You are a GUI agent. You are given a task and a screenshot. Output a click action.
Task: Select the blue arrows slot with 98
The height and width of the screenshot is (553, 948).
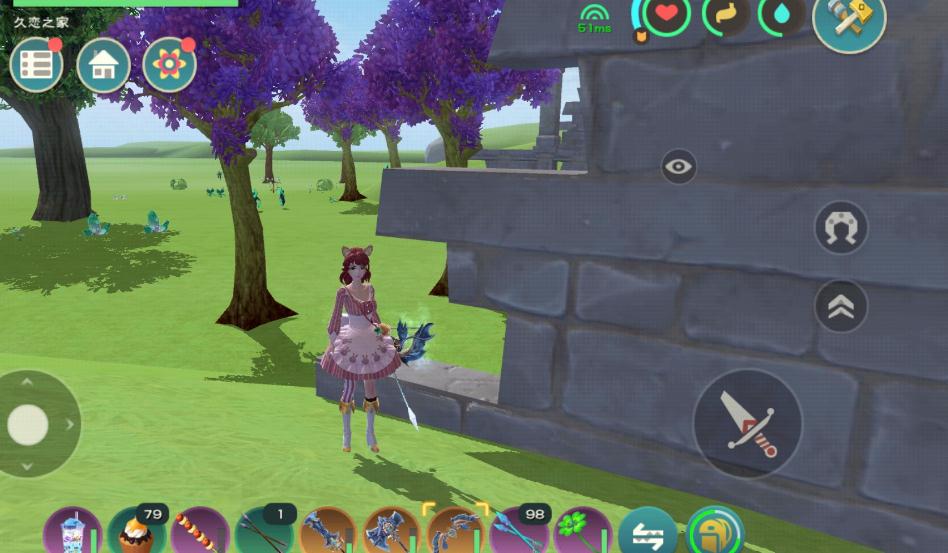pos(519,531)
